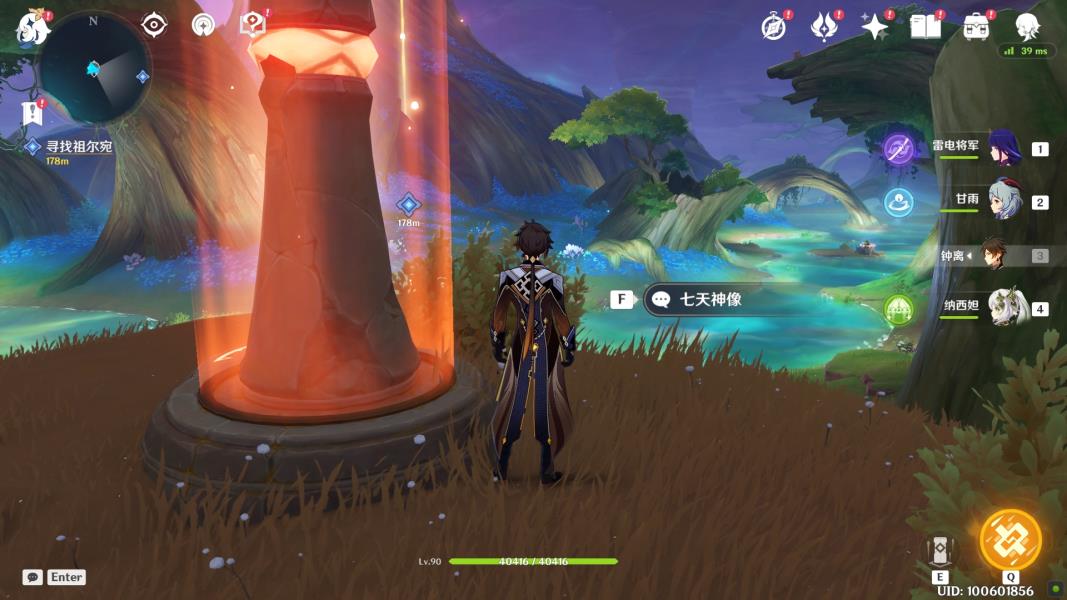
Task: Switch to party member 雷电将军
Action: click(1004, 148)
